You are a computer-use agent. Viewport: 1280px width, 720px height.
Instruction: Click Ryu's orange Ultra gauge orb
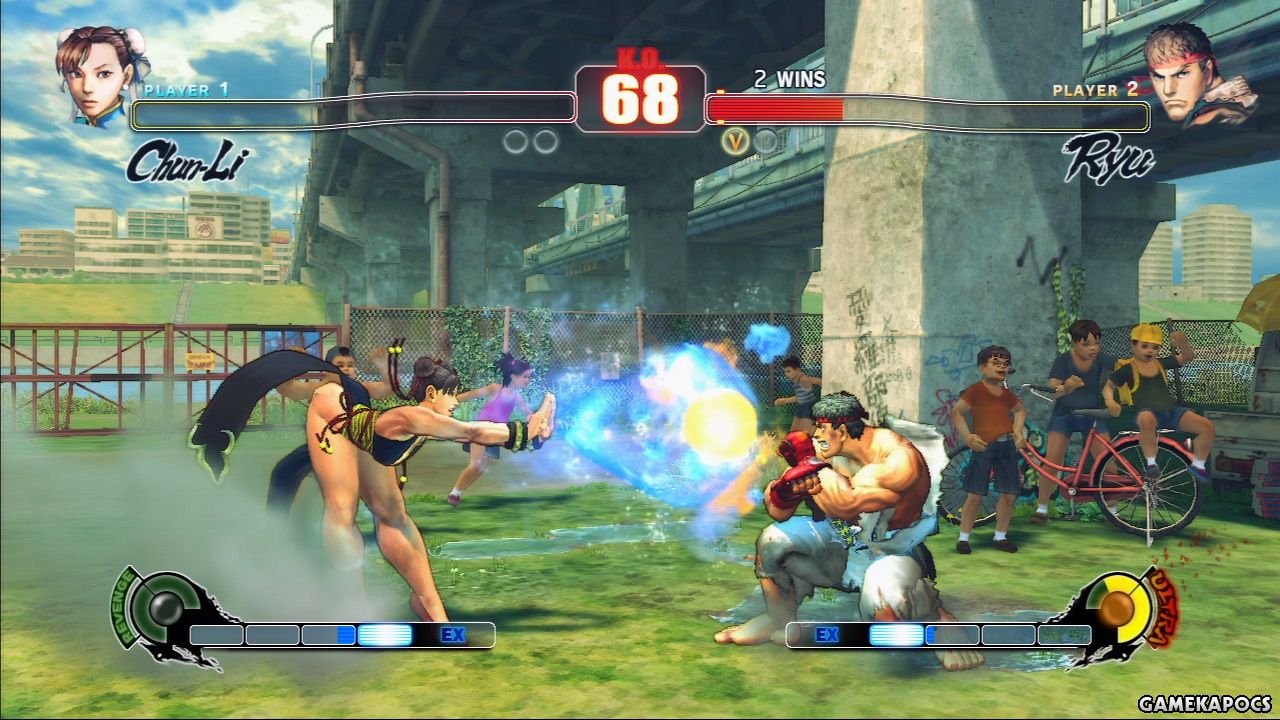coord(1117,607)
